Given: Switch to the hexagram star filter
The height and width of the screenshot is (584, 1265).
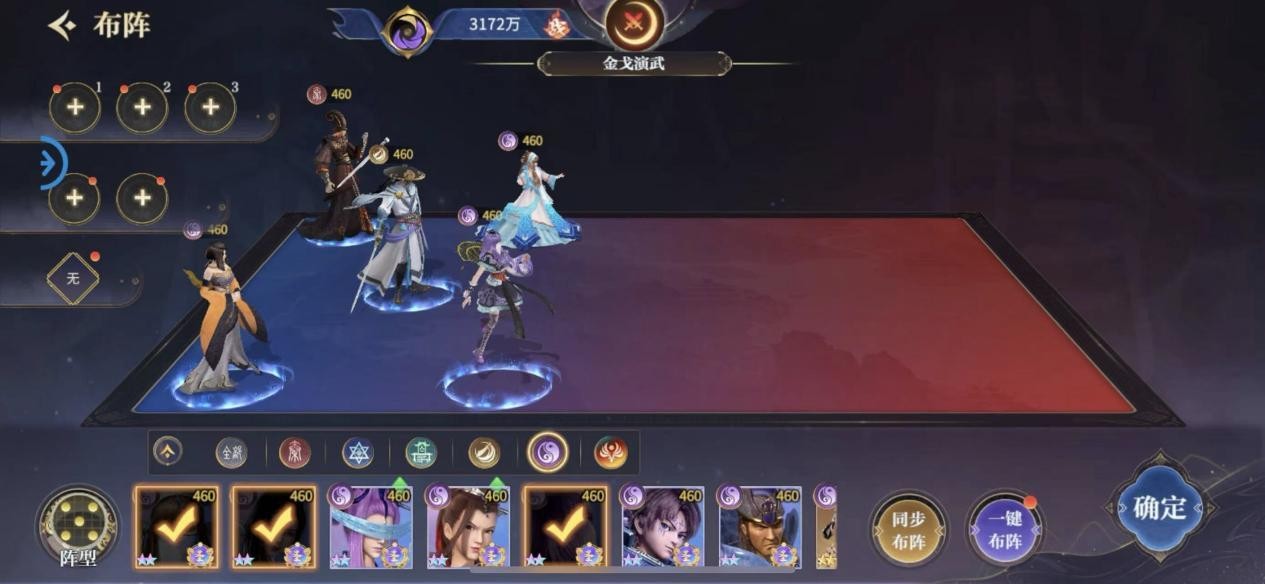Looking at the screenshot, I should click(x=357, y=453).
